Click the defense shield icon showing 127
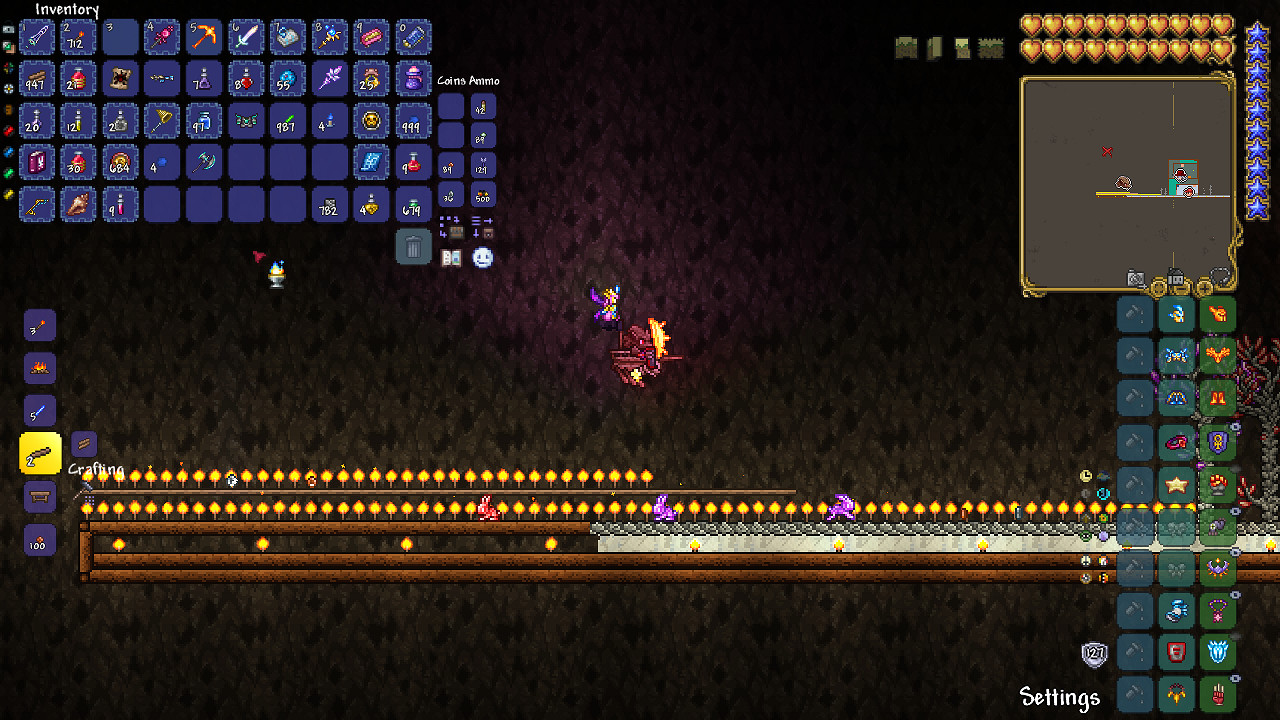1280x720 pixels. pos(1097,652)
